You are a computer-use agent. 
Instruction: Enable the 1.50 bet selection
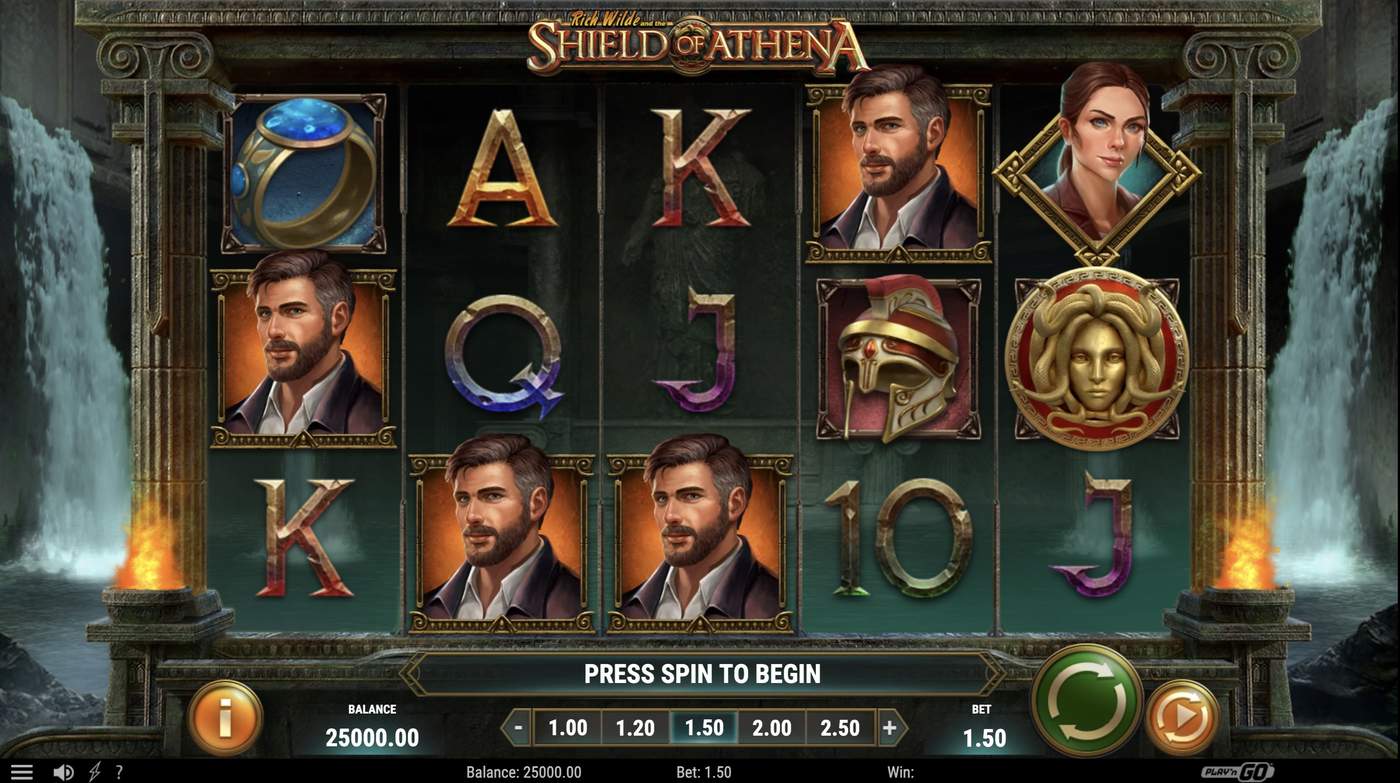(x=704, y=728)
